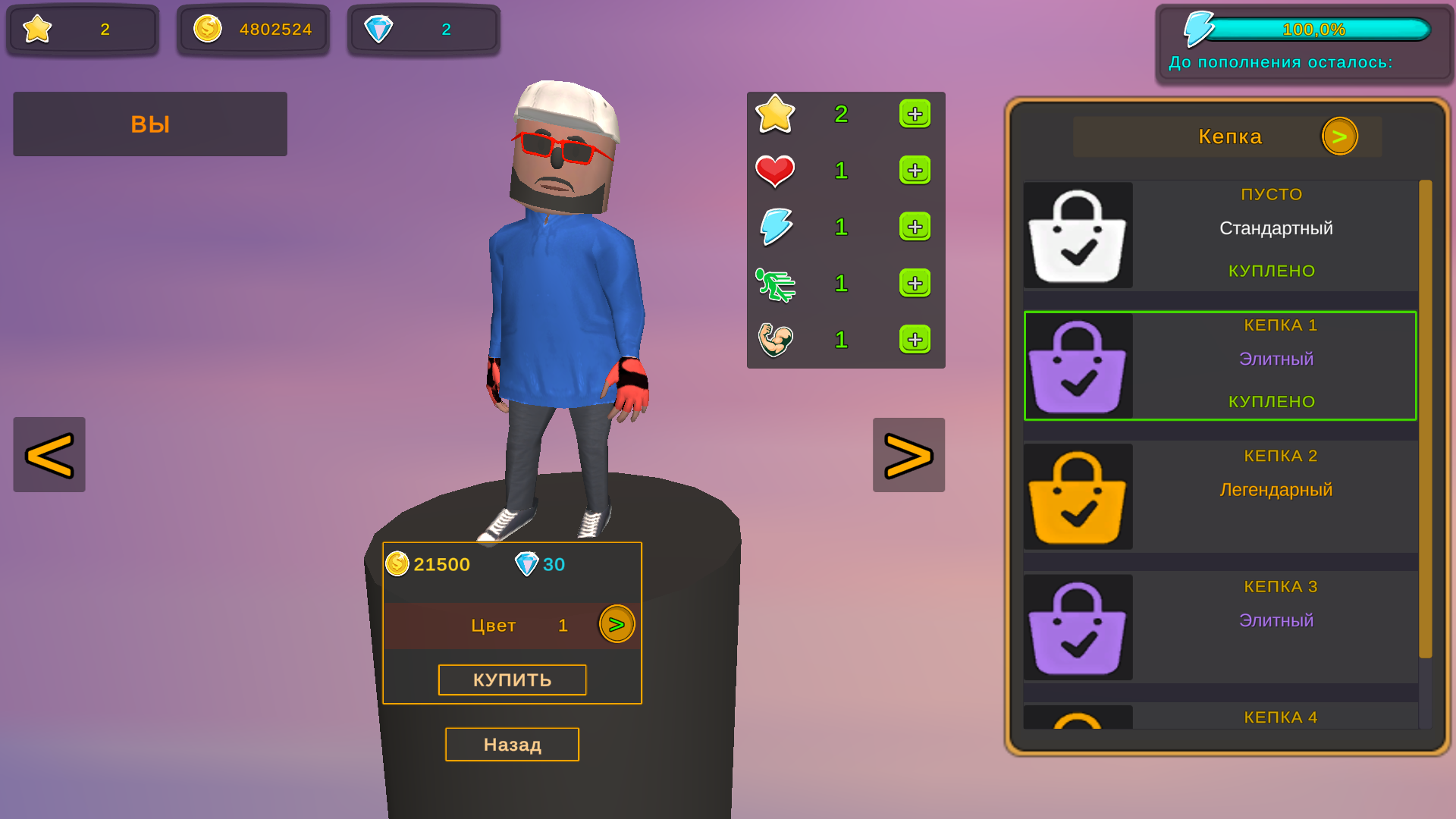This screenshot has height=819, width=1456.
Task: Click the muscle strength stat icon
Action: click(x=774, y=340)
